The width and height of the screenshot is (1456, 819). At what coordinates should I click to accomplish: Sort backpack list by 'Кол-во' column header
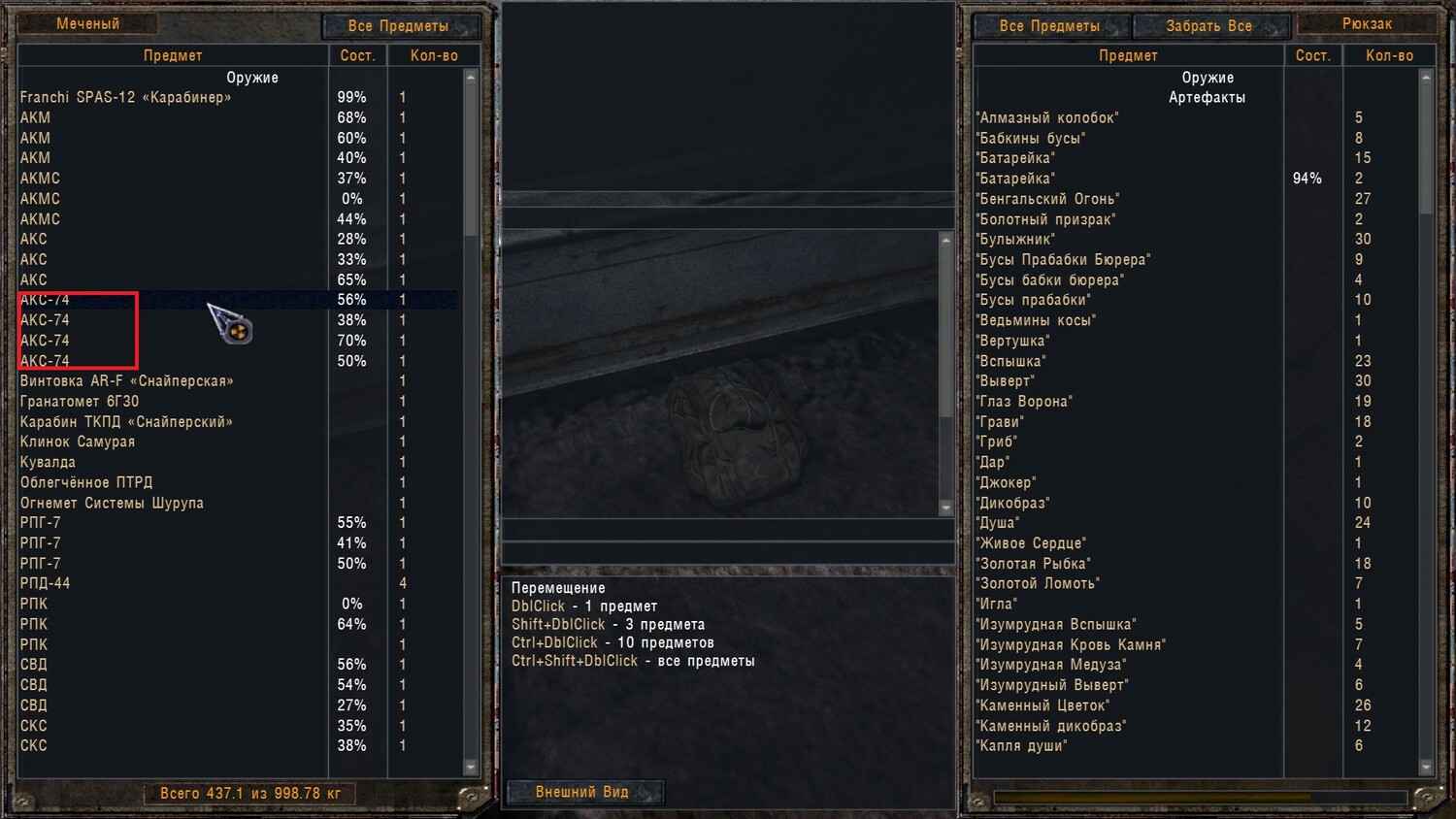point(1389,55)
